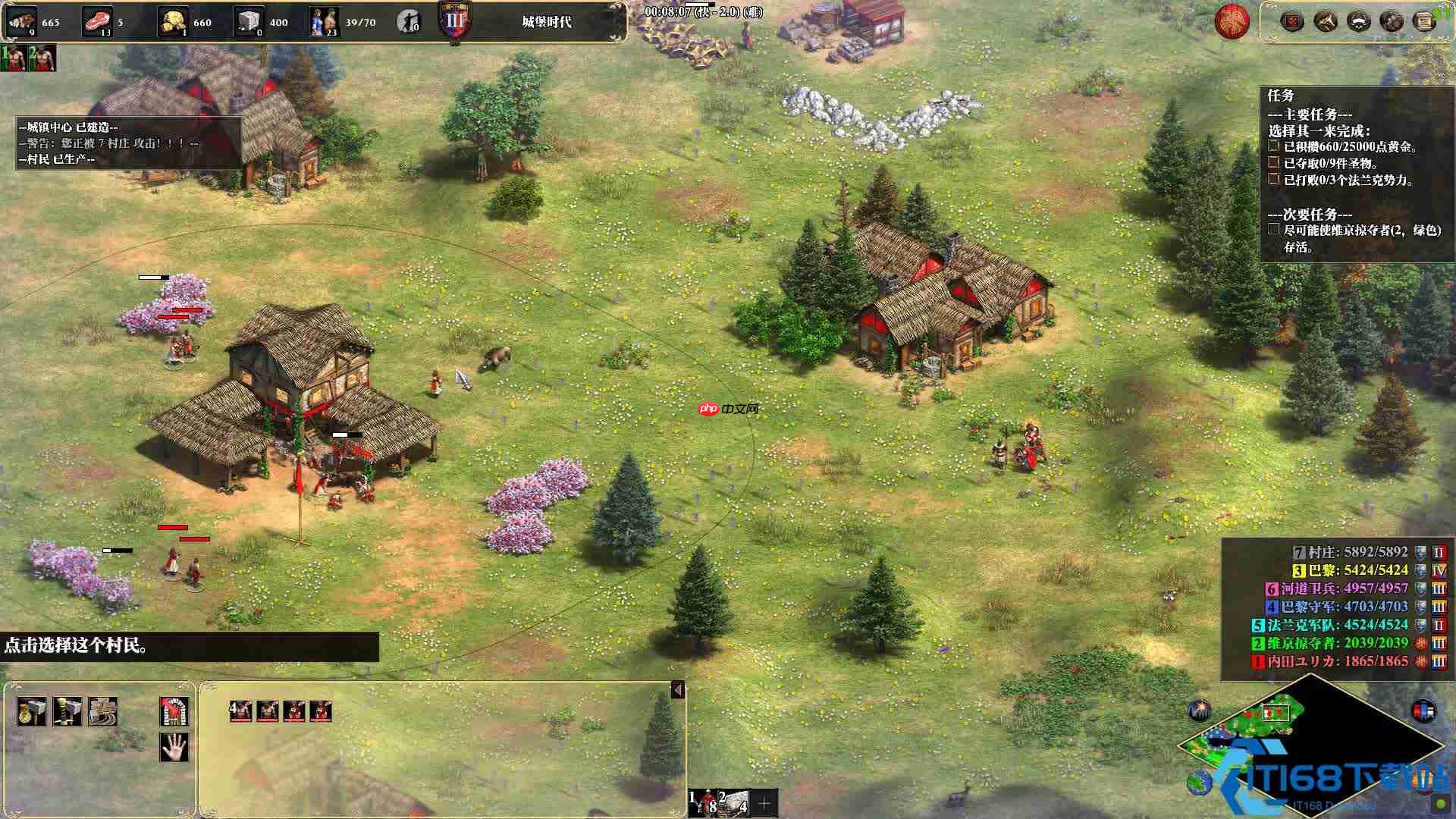
Task: Toggle the minimap color mode button
Action: (x=1423, y=711)
